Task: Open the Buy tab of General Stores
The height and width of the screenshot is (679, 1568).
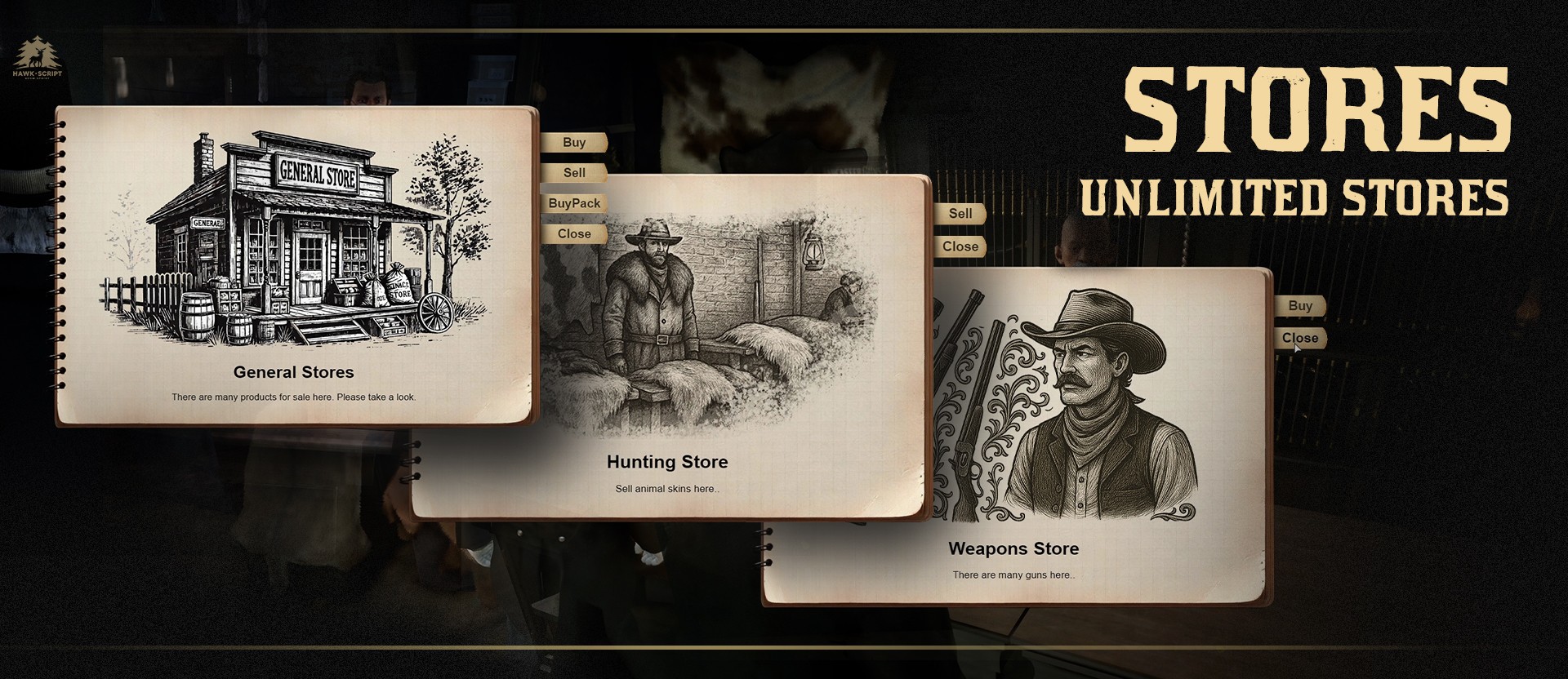Action: tap(574, 142)
